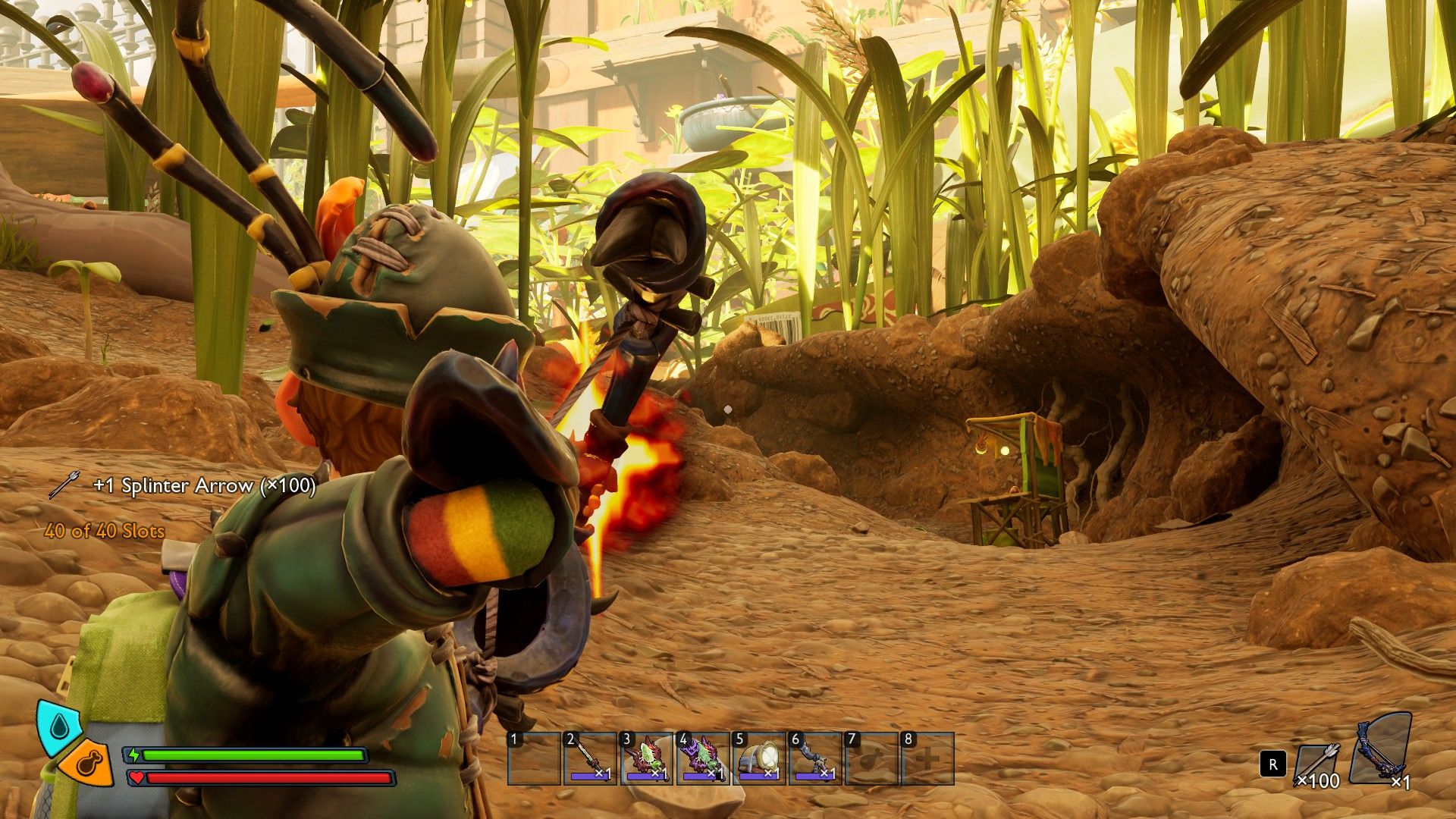Equip the purple spiked weapon in slot 4
Image resolution: width=1456 pixels, height=819 pixels.
pos(702,758)
